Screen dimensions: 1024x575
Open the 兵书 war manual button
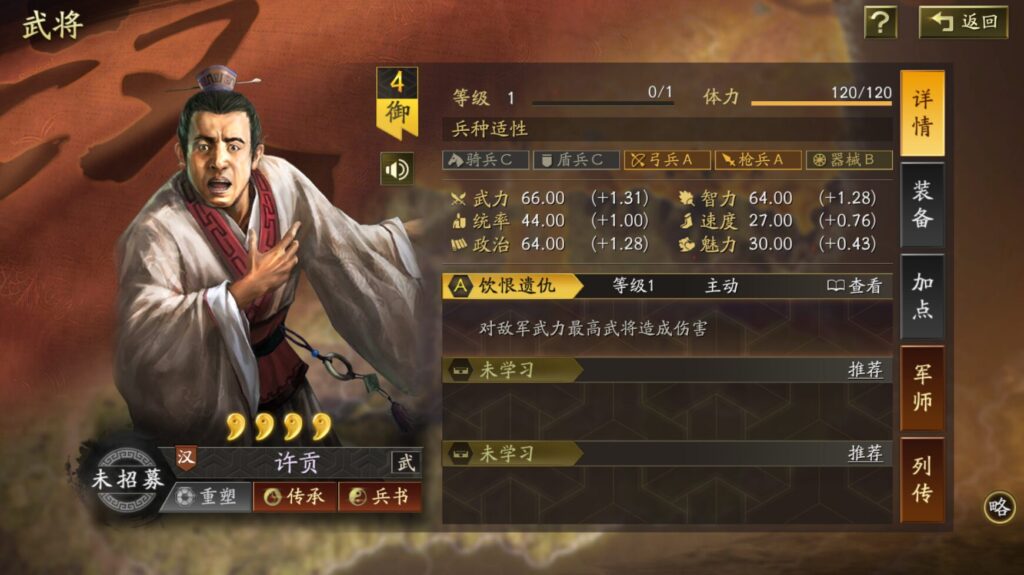(x=380, y=496)
